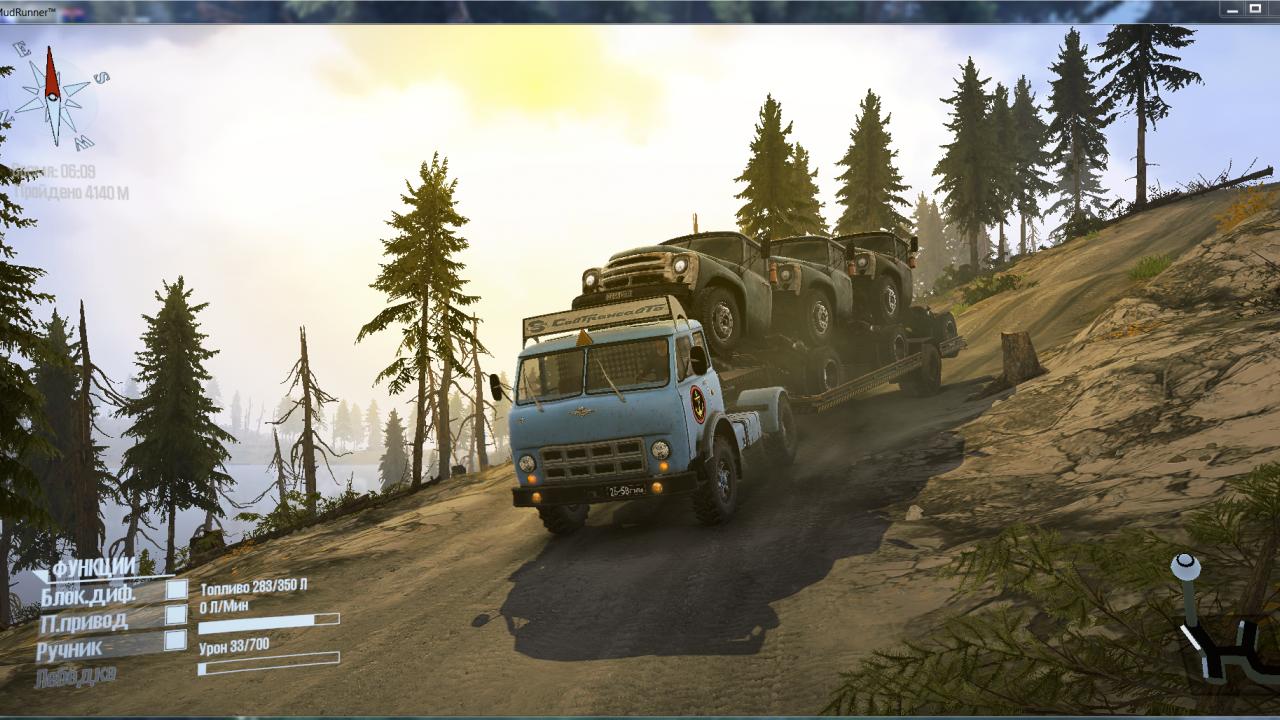Toggle the Блок.Диф. differential lock checkbox
The width and height of the screenshot is (1280, 720).
coord(176,590)
